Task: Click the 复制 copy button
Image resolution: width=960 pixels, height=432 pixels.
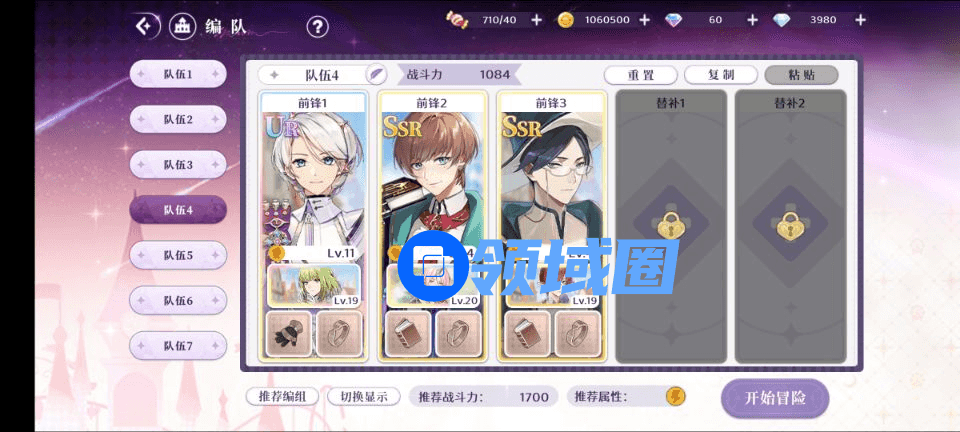Action: point(721,75)
